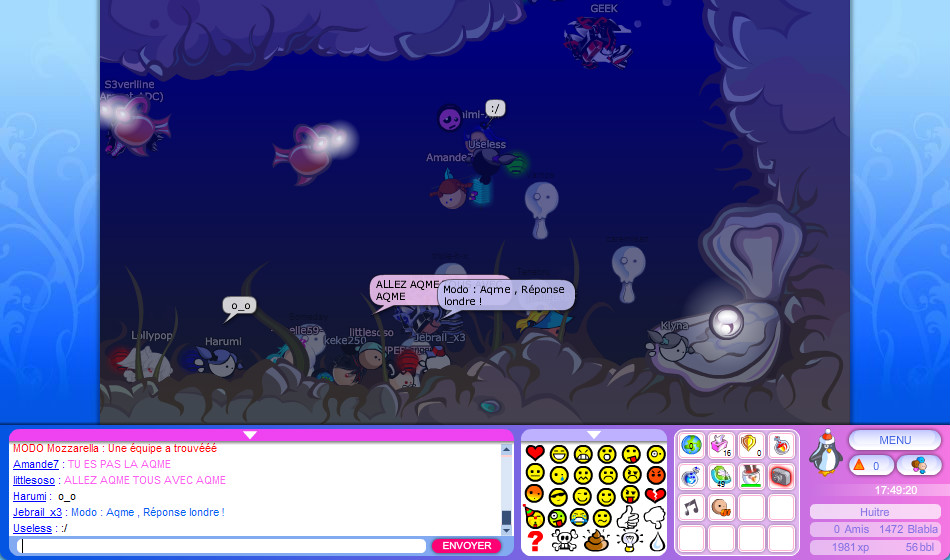Pick the broken heart emoticon
Image resolution: width=950 pixels, height=560 pixels.
[x=656, y=496]
